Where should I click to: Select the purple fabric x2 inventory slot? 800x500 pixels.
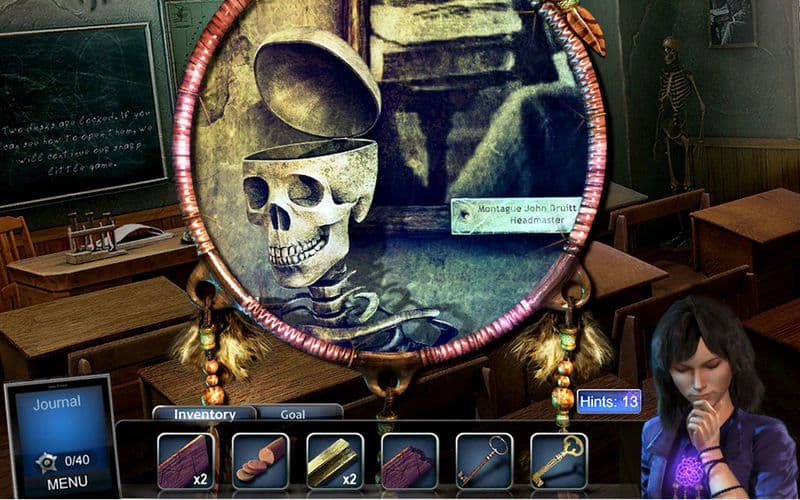(186, 460)
